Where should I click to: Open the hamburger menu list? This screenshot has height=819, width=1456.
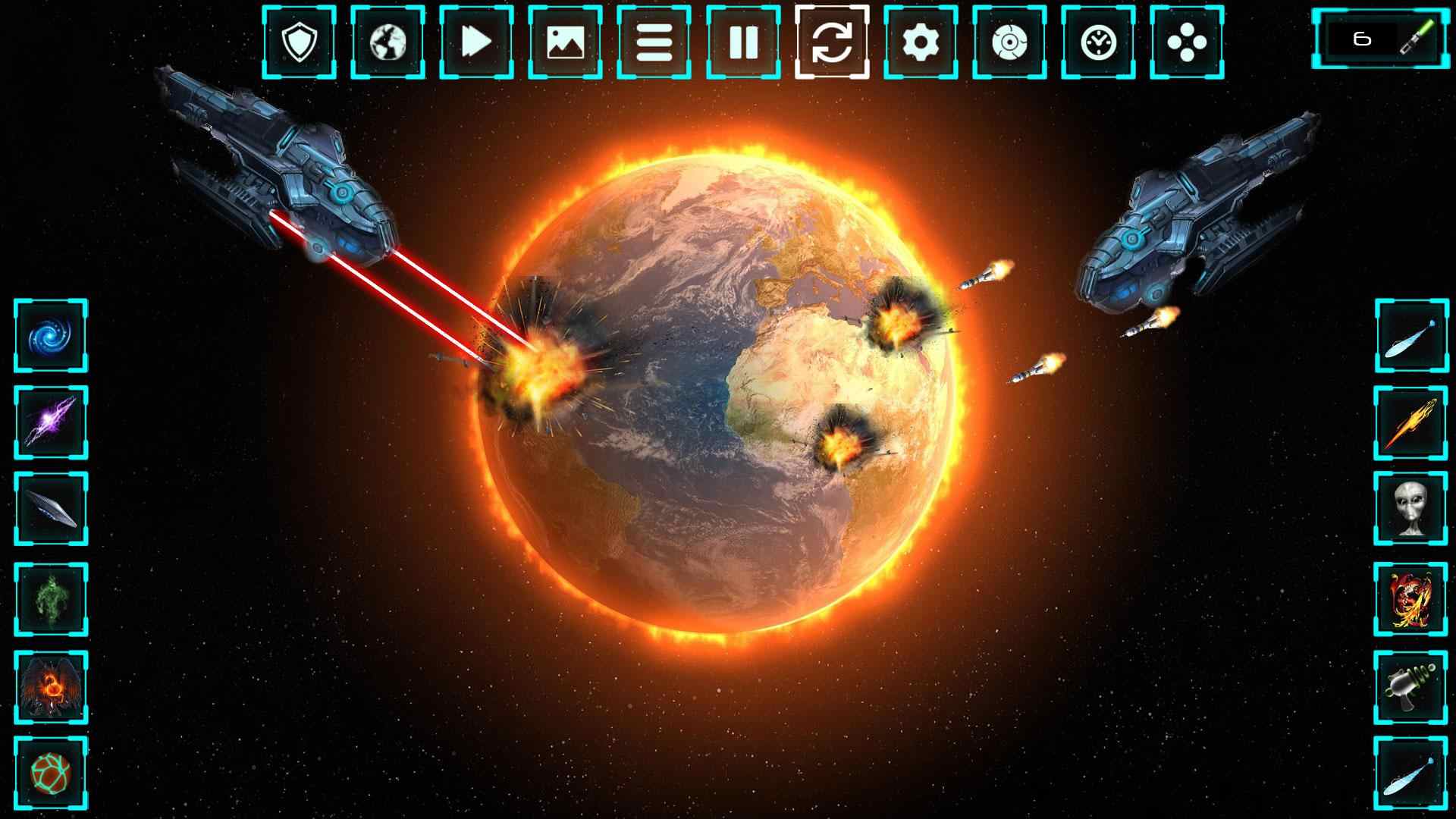point(654,43)
